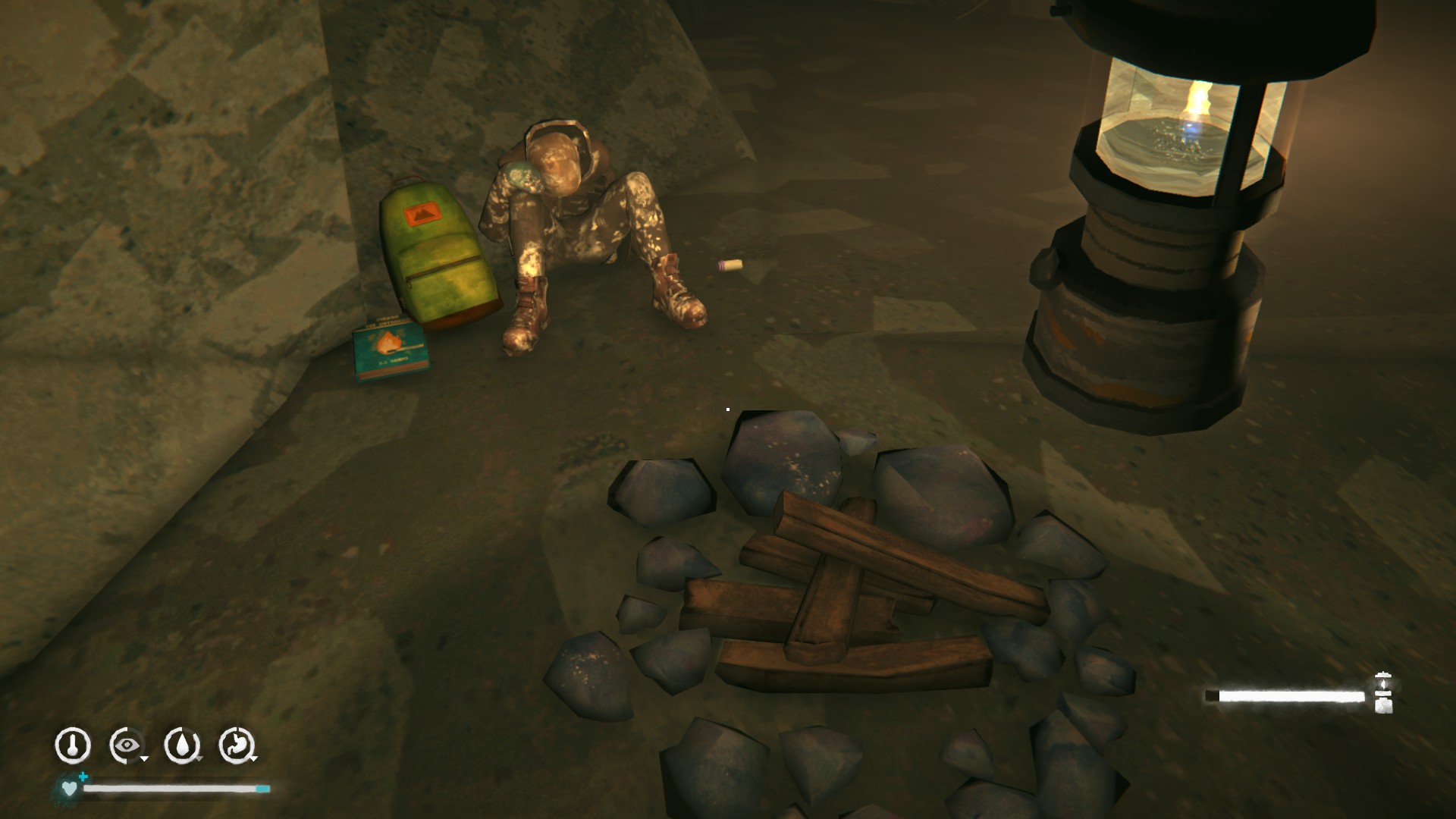This screenshot has height=819, width=1456.
Task: Click the lantern fuel icon
Action: pyautogui.click(x=1383, y=693)
